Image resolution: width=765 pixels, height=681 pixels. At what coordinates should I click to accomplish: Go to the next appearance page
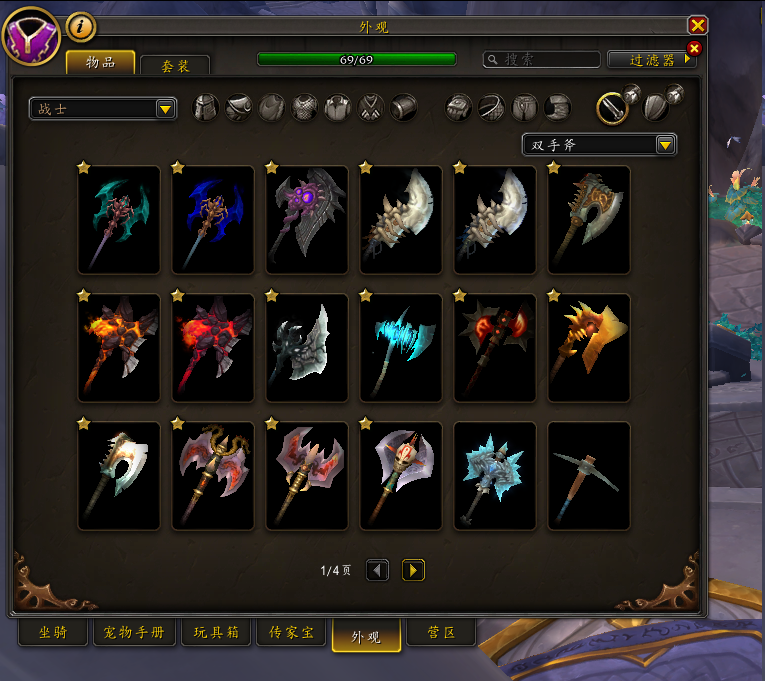tap(413, 570)
